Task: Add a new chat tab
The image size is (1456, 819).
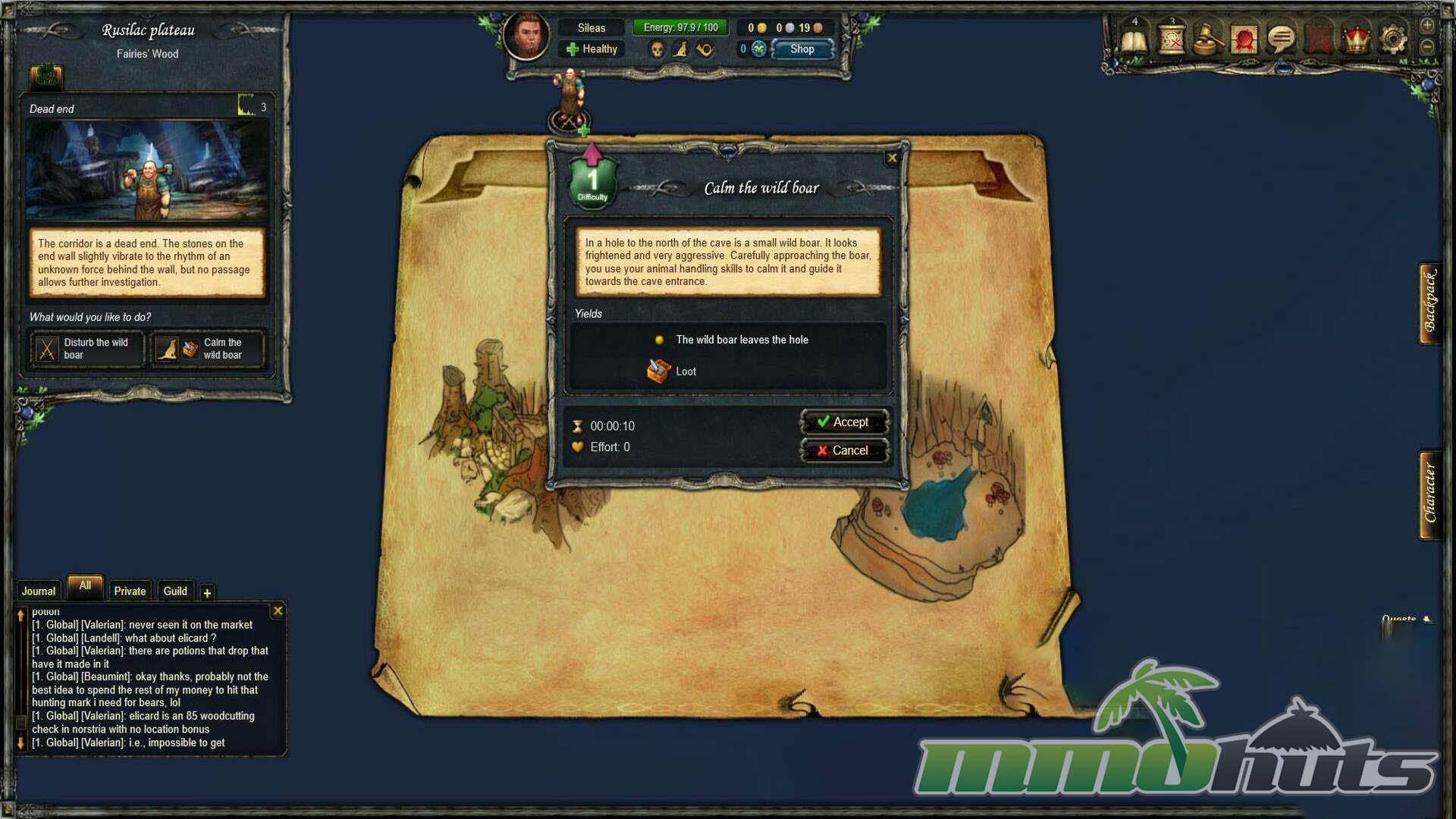Action: pyautogui.click(x=207, y=593)
